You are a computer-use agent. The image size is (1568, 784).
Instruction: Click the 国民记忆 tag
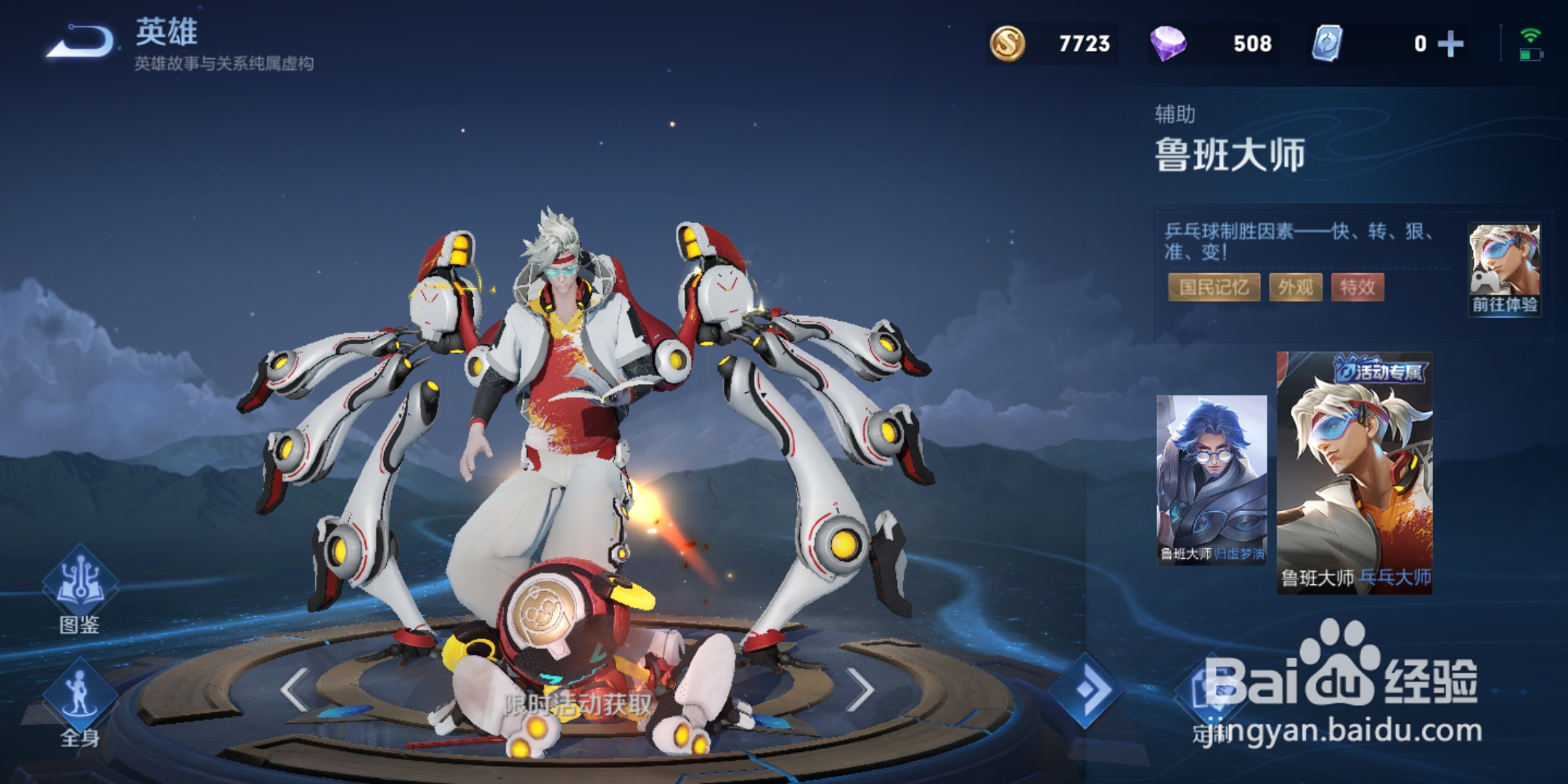[x=1214, y=287]
